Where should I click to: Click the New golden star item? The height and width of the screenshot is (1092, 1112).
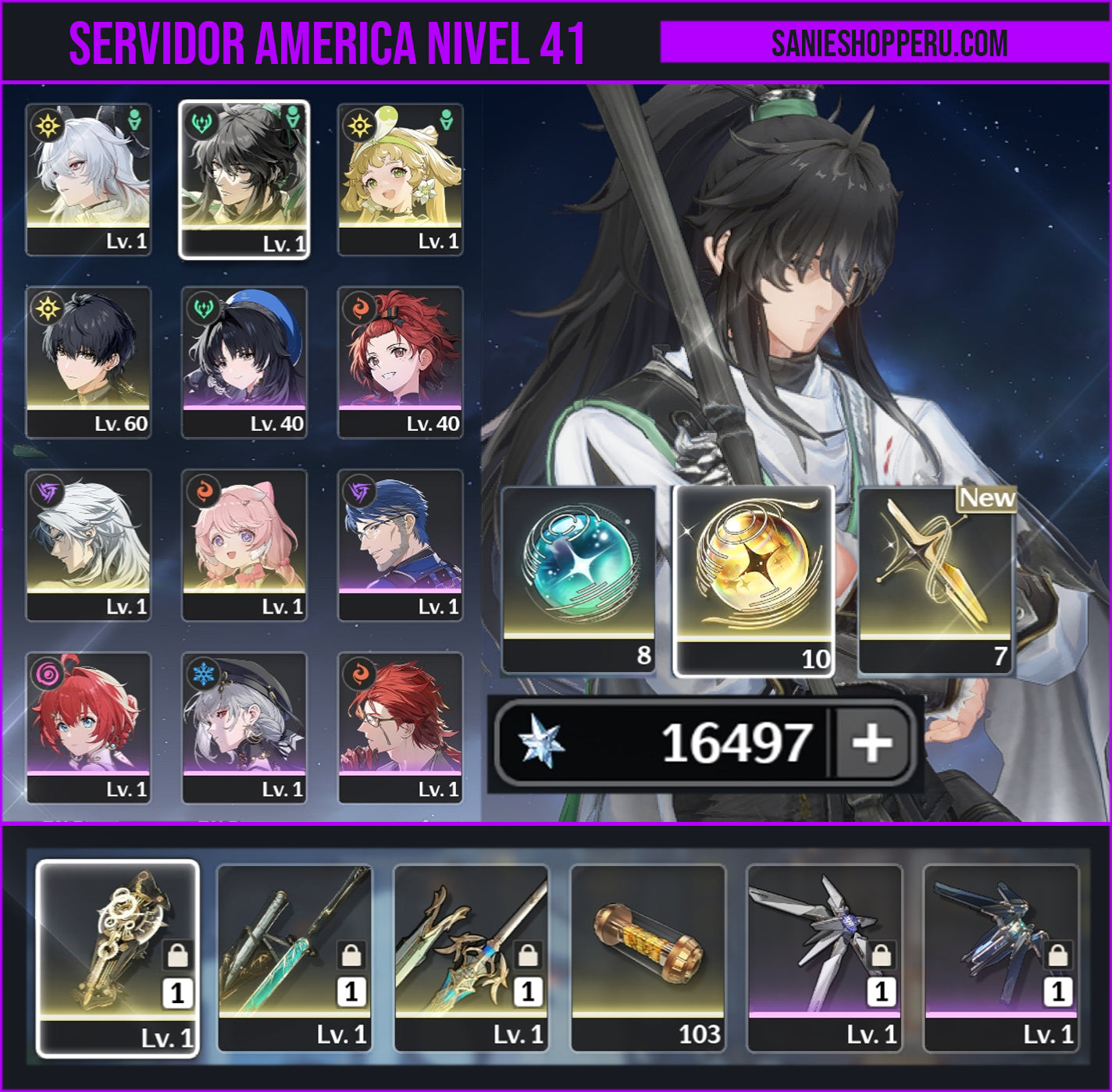[936, 578]
